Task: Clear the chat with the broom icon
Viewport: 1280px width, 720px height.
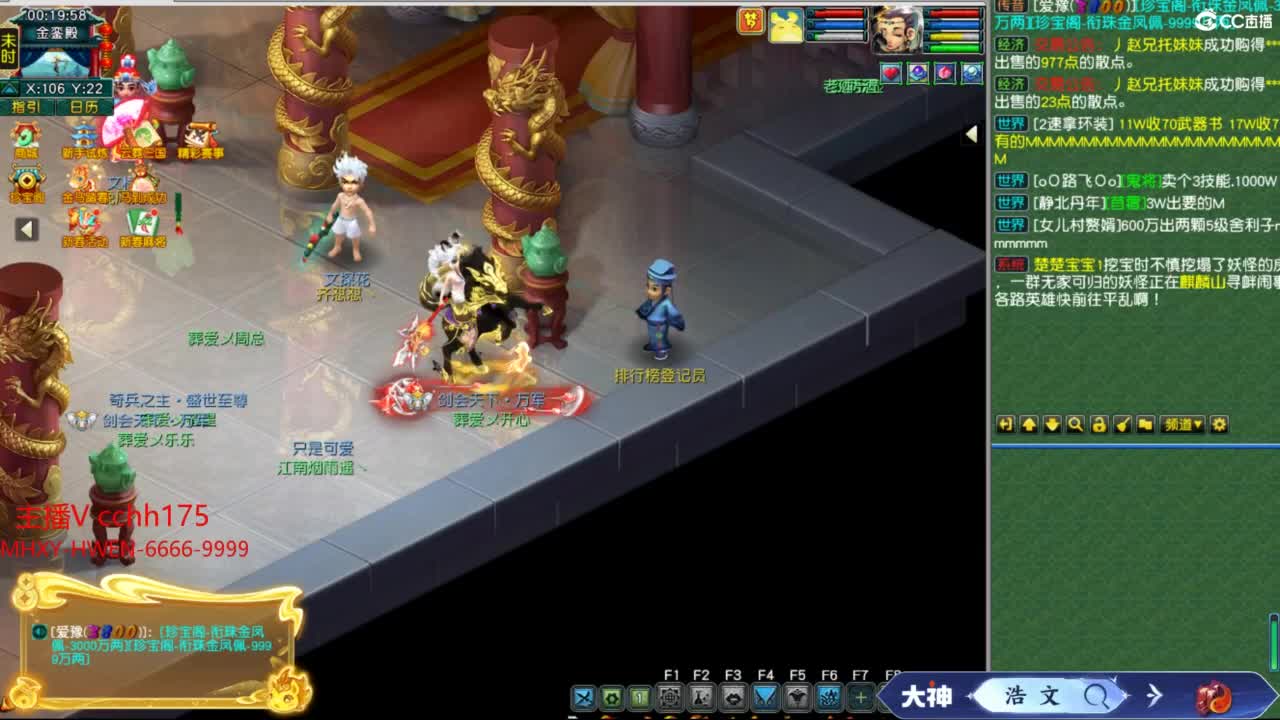Action: [x=1123, y=424]
